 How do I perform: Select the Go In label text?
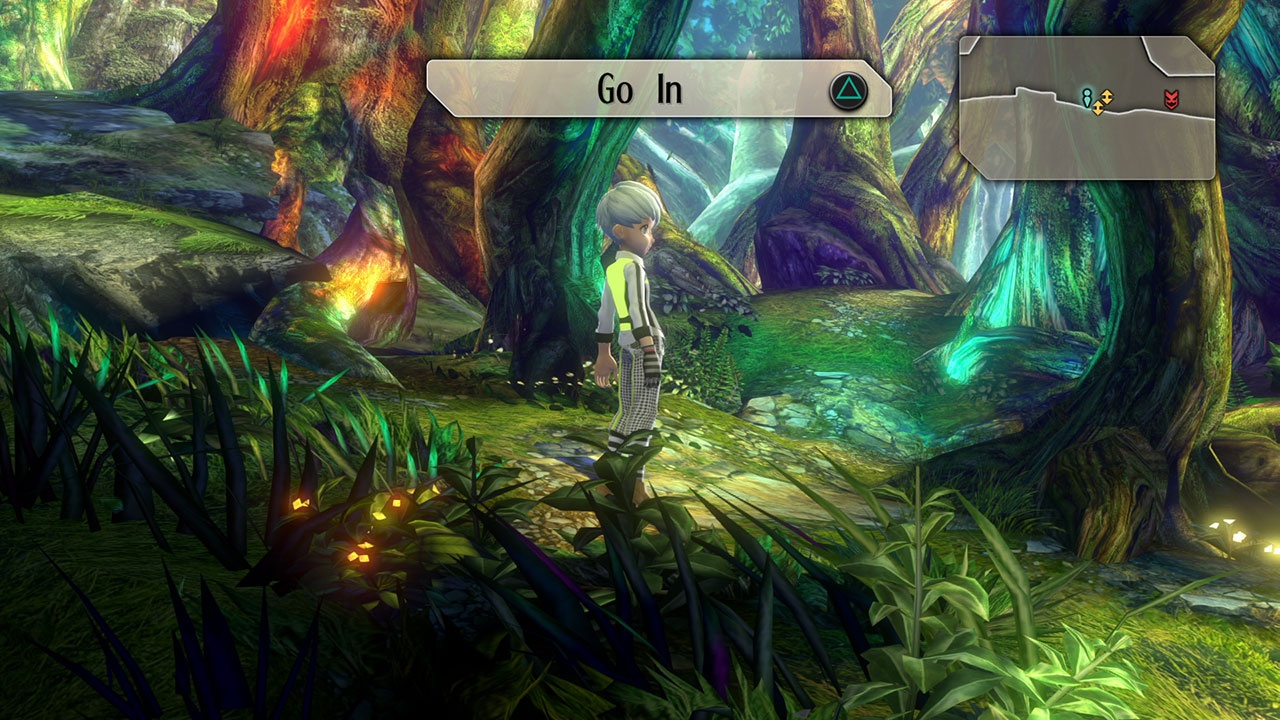click(x=643, y=88)
